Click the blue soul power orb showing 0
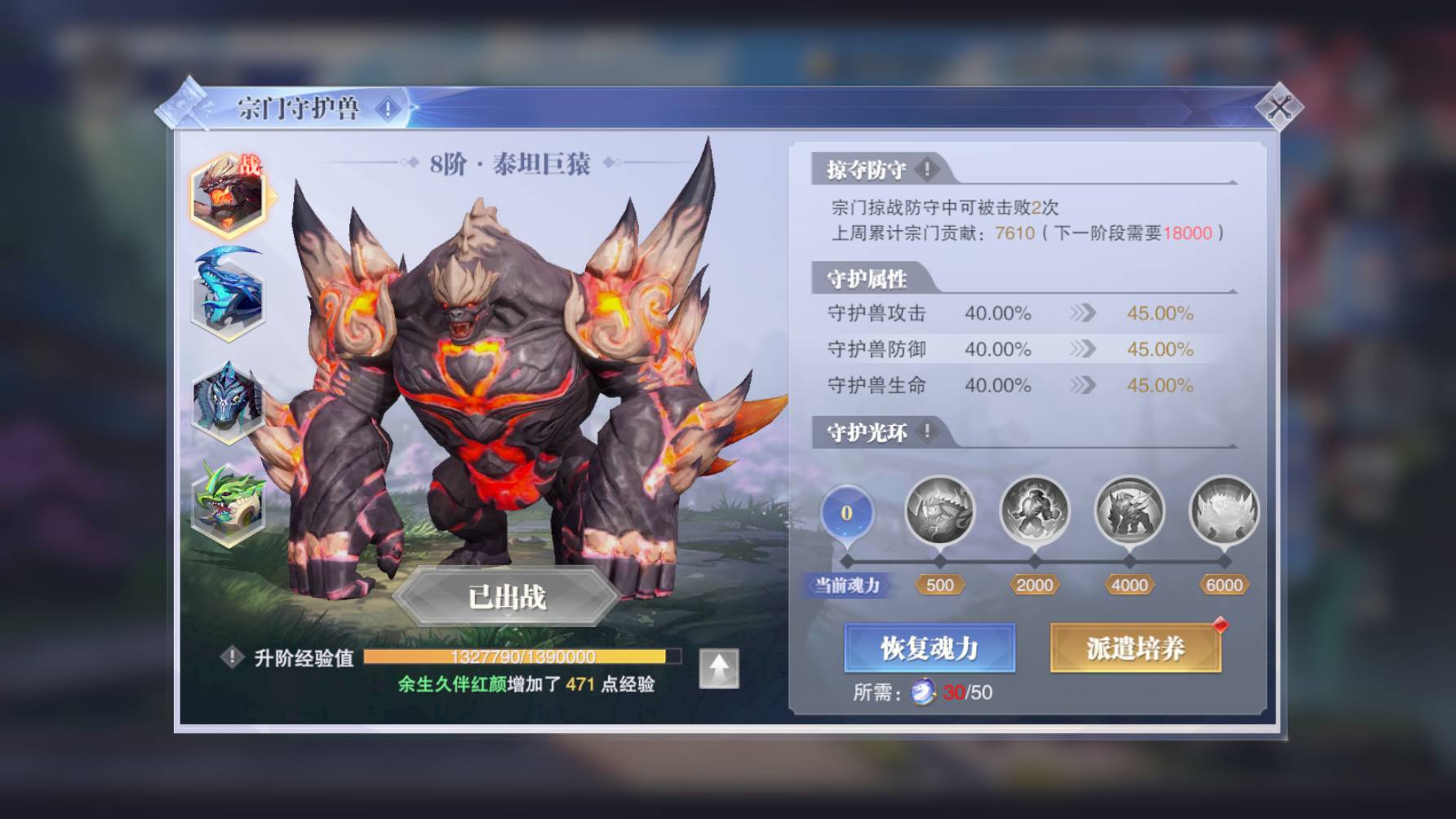This screenshot has width=1456, height=819. 846,511
